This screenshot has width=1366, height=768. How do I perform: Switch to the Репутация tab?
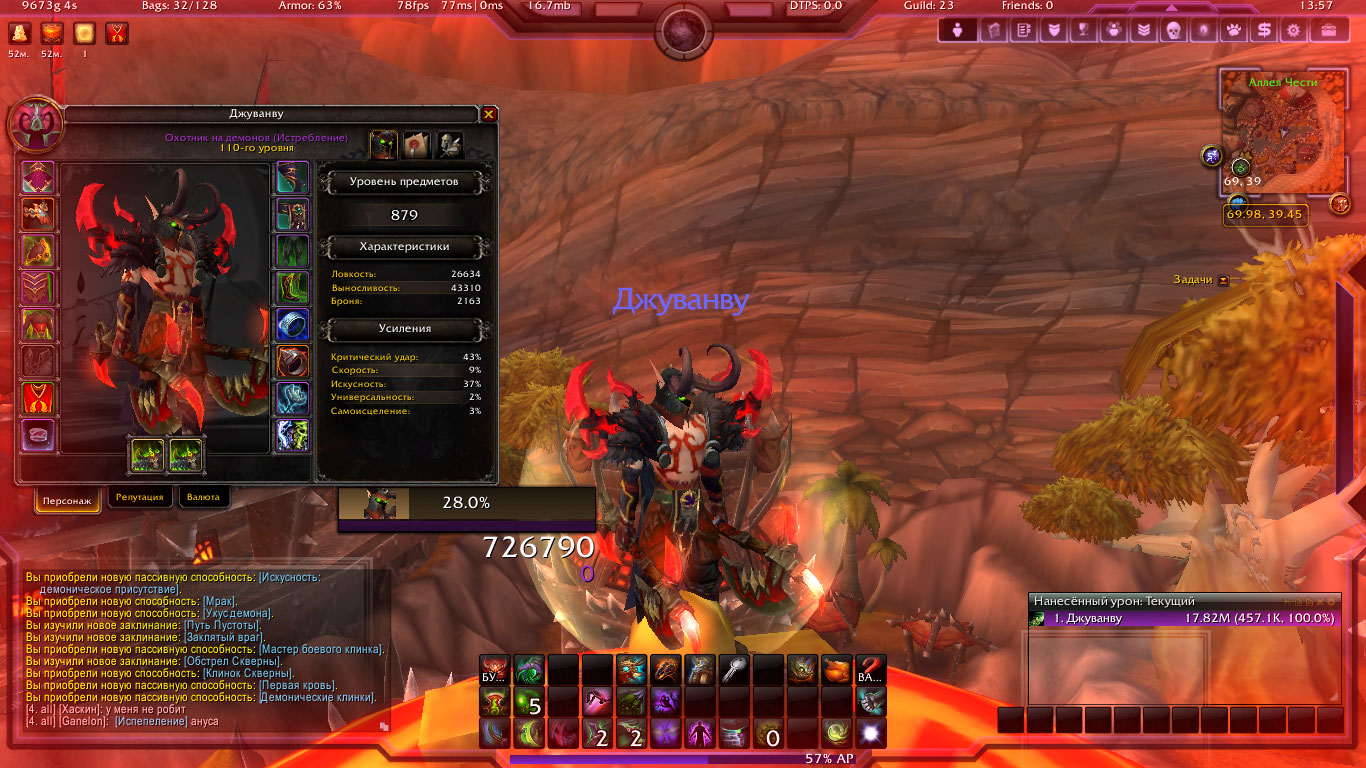[x=139, y=497]
